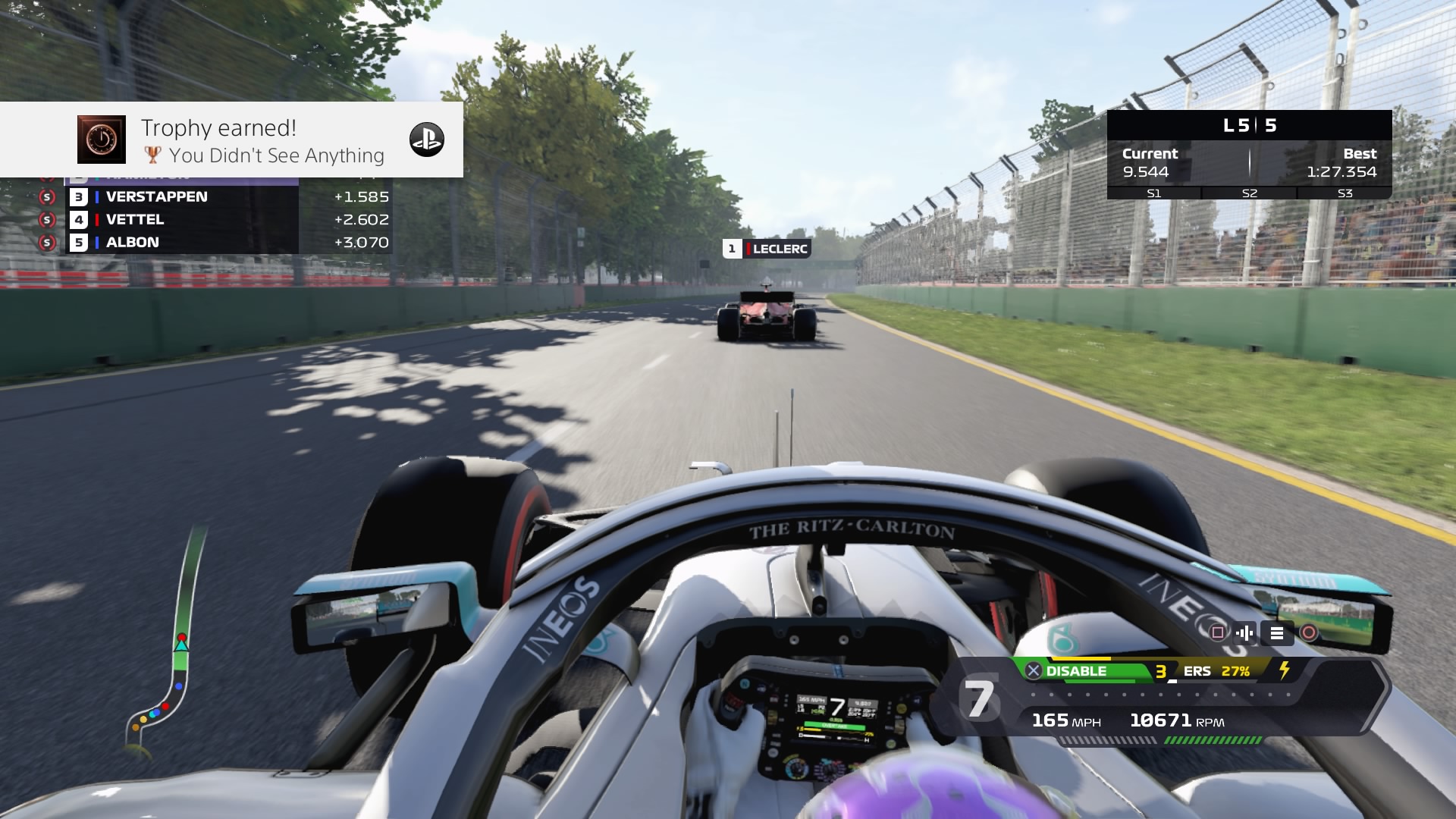This screenshot has height=819, width=1456.
Task: Select the Leclerc driver name tag
Action: coord(767,249)
